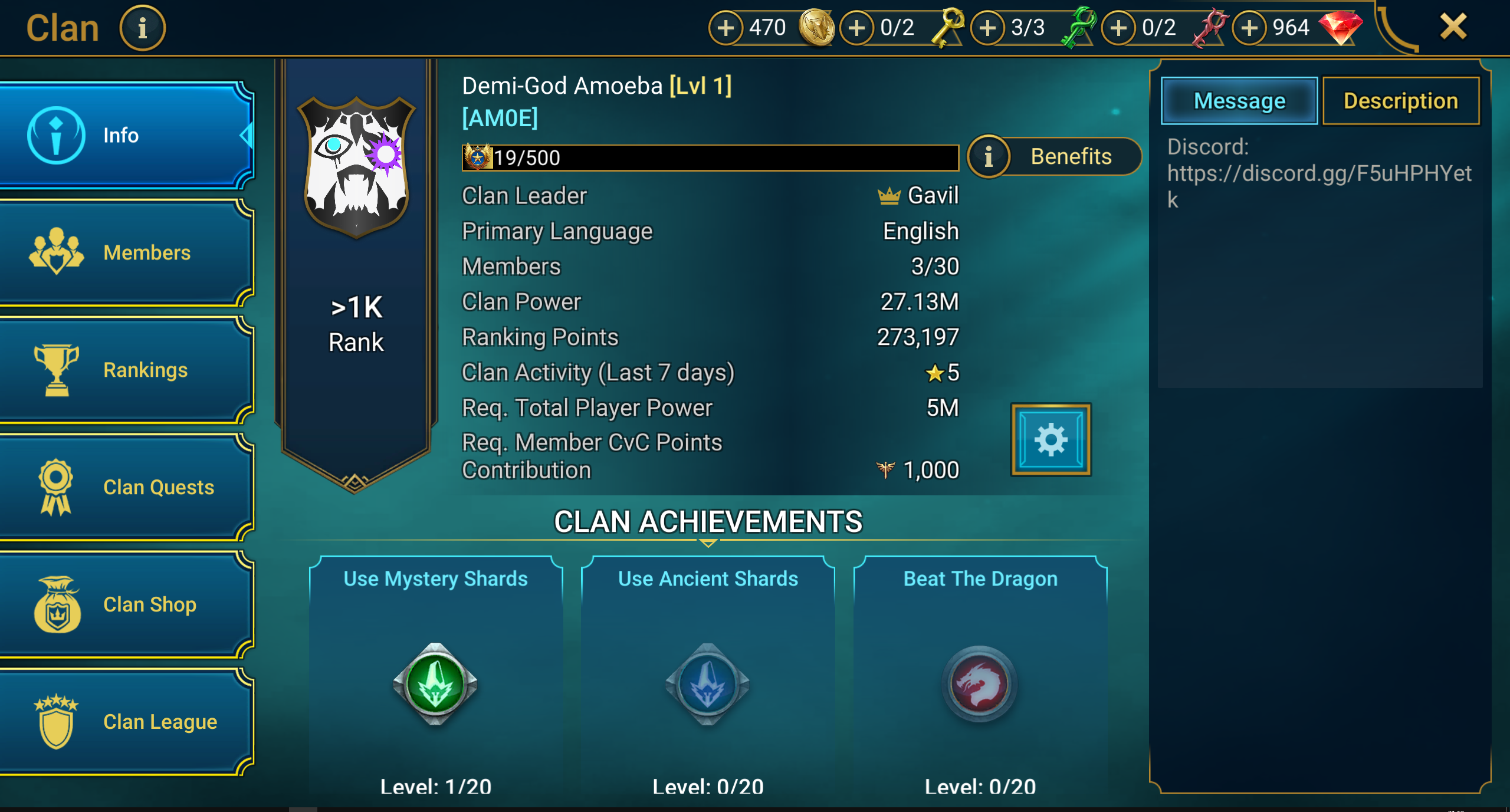
Task: Visit the Clan Shop
Action: tap(127, 604)
